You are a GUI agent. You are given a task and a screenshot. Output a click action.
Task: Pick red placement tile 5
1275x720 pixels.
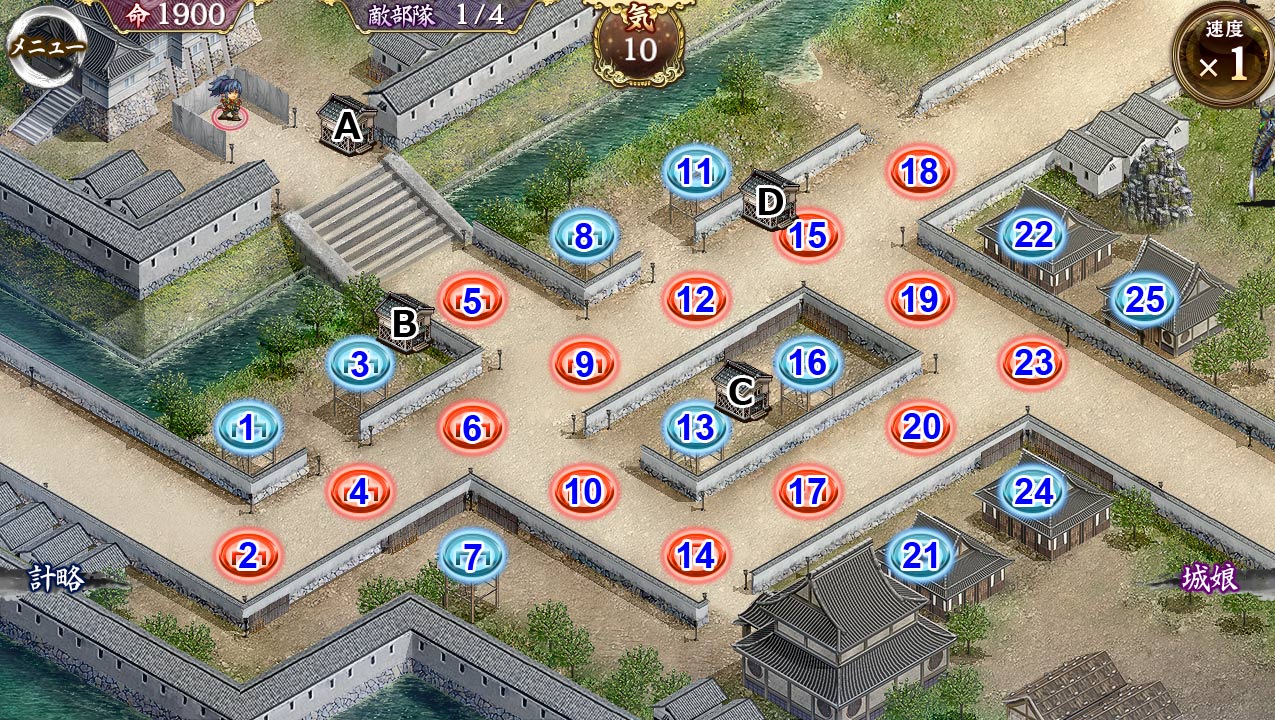pos(472,300)
